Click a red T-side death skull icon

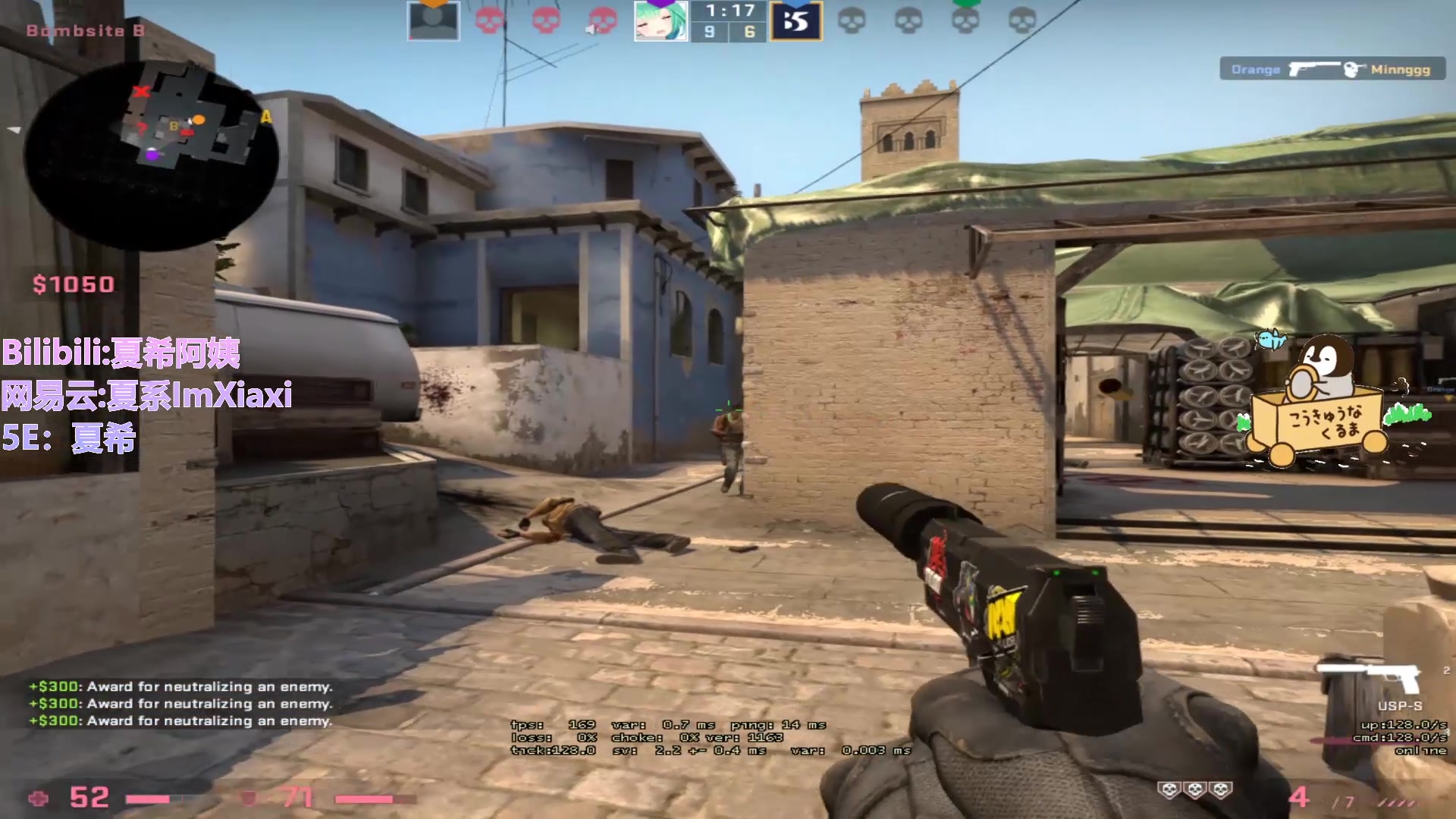point(489,20)
